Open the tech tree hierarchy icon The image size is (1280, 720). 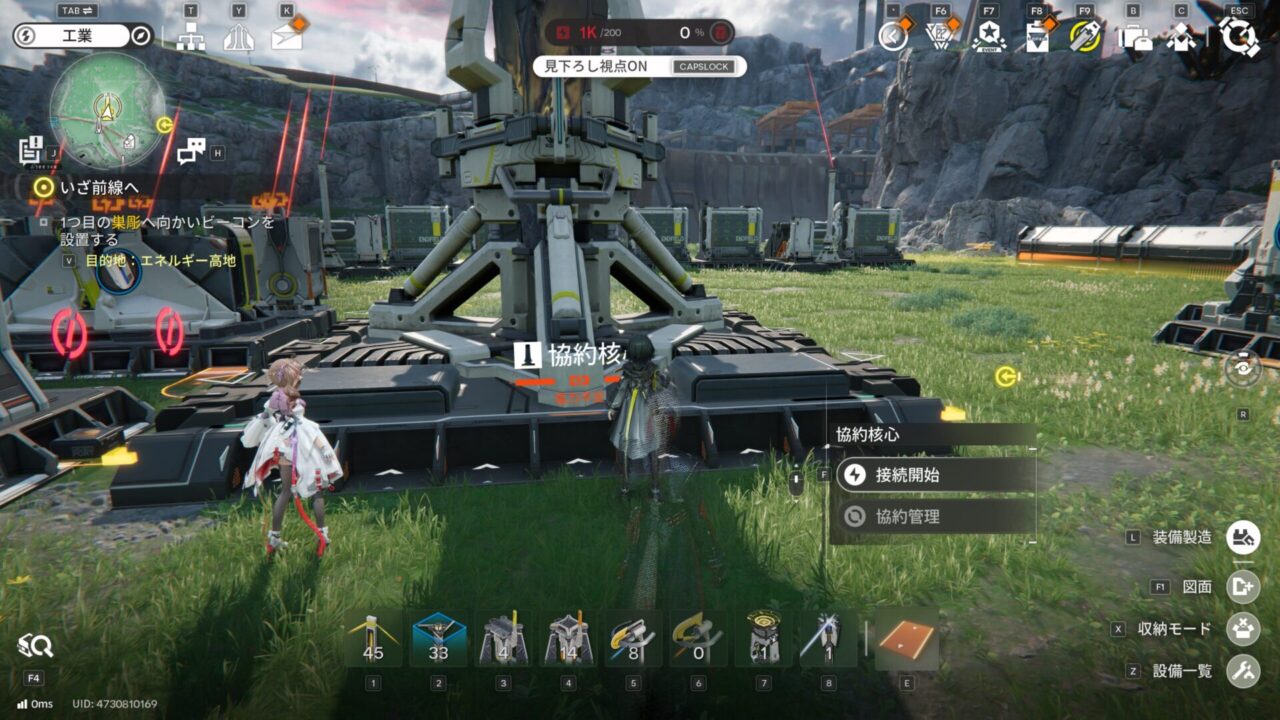click(x=190, y=37)
